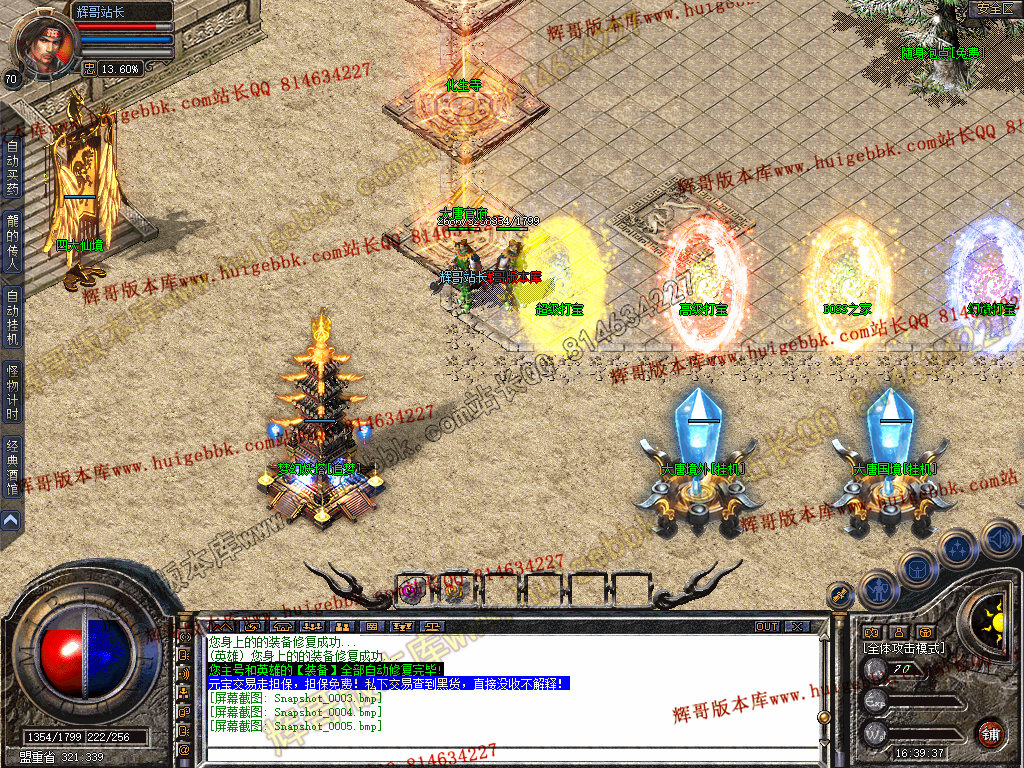Open the 怪物计时 monster timer
This screenshot has width=1024, height=768.
[x=12, y=391]
